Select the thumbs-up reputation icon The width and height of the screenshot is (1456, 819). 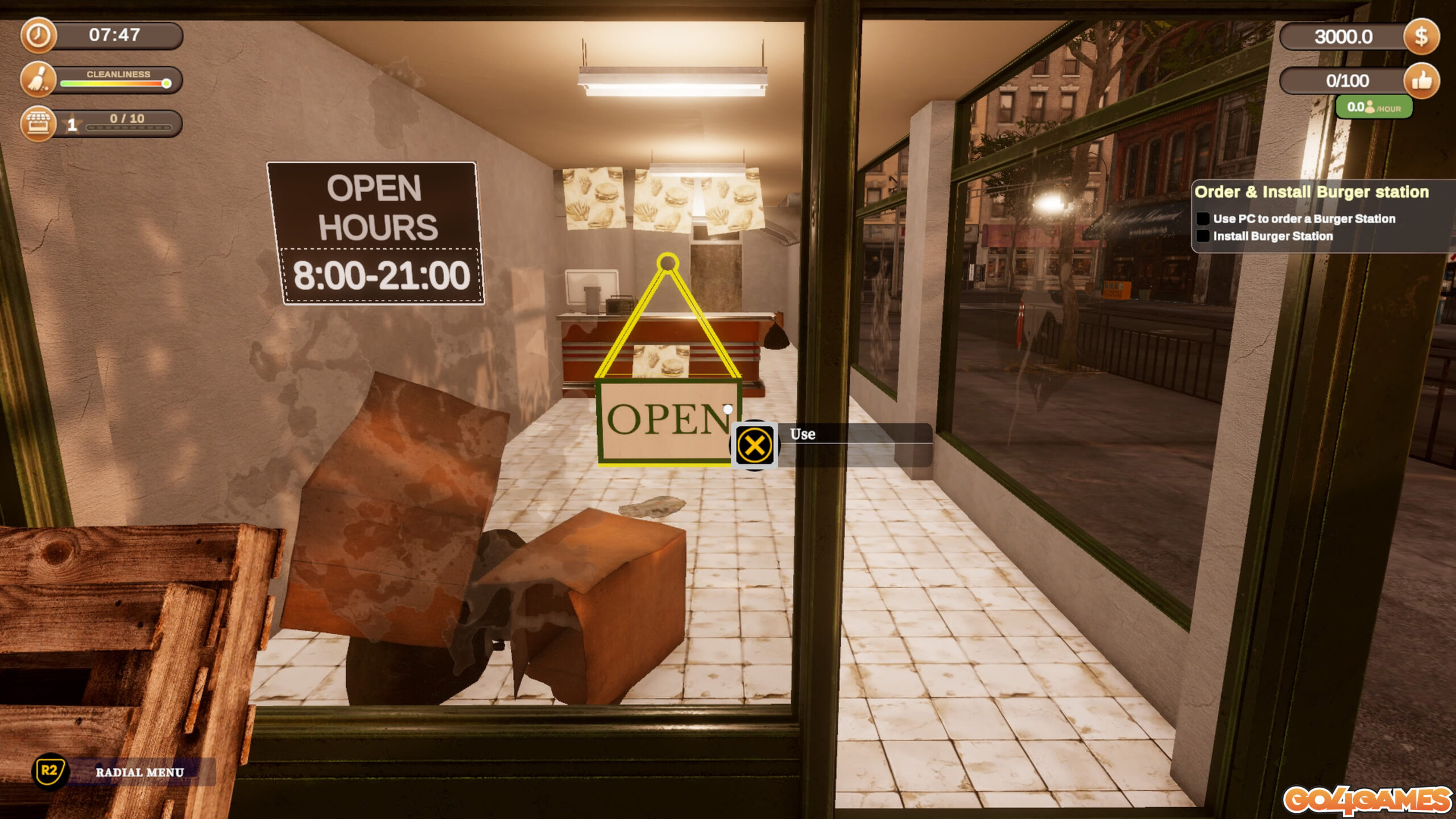pos(1421,81)
